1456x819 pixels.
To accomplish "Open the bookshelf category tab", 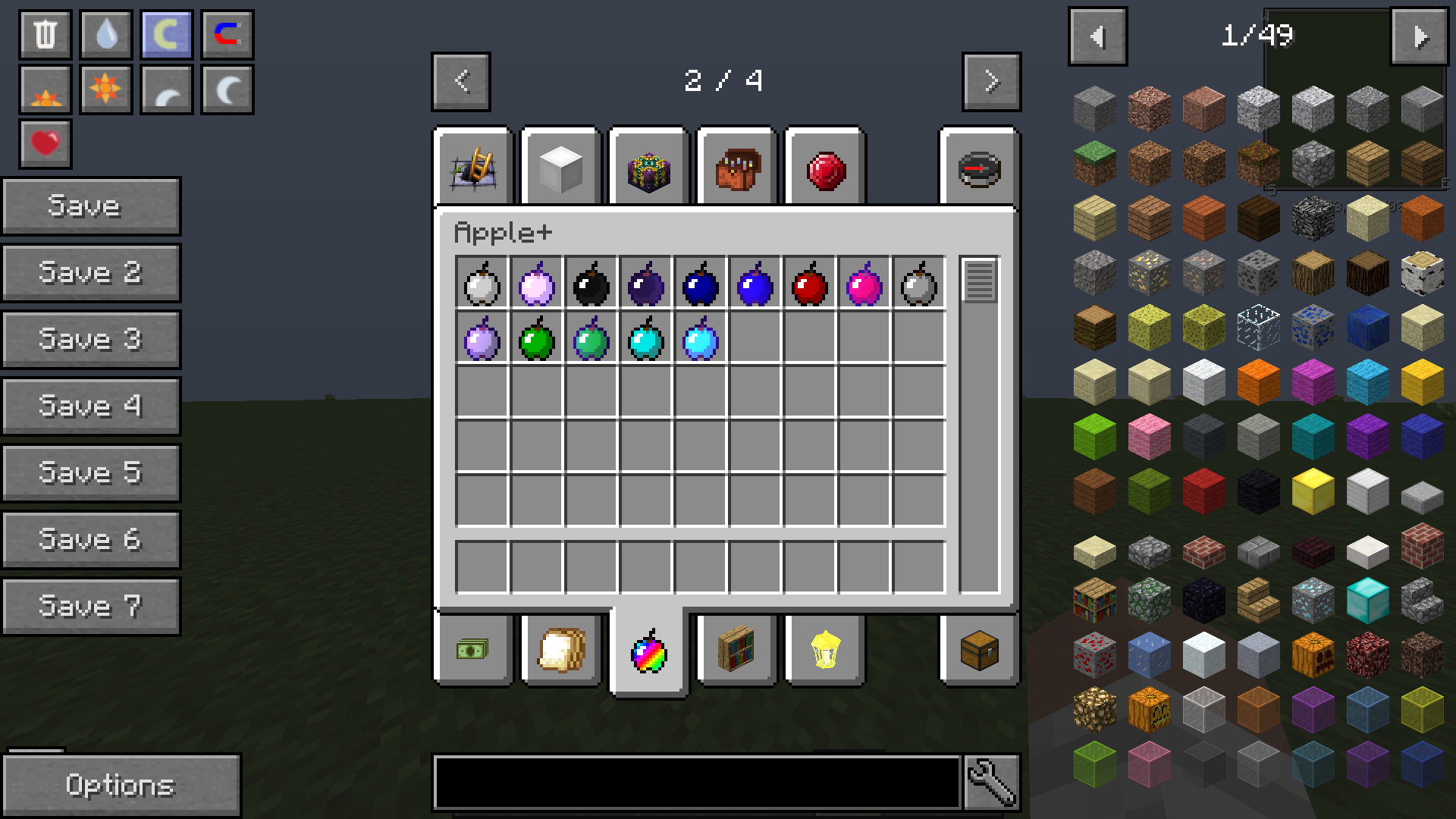I will 736,650.
